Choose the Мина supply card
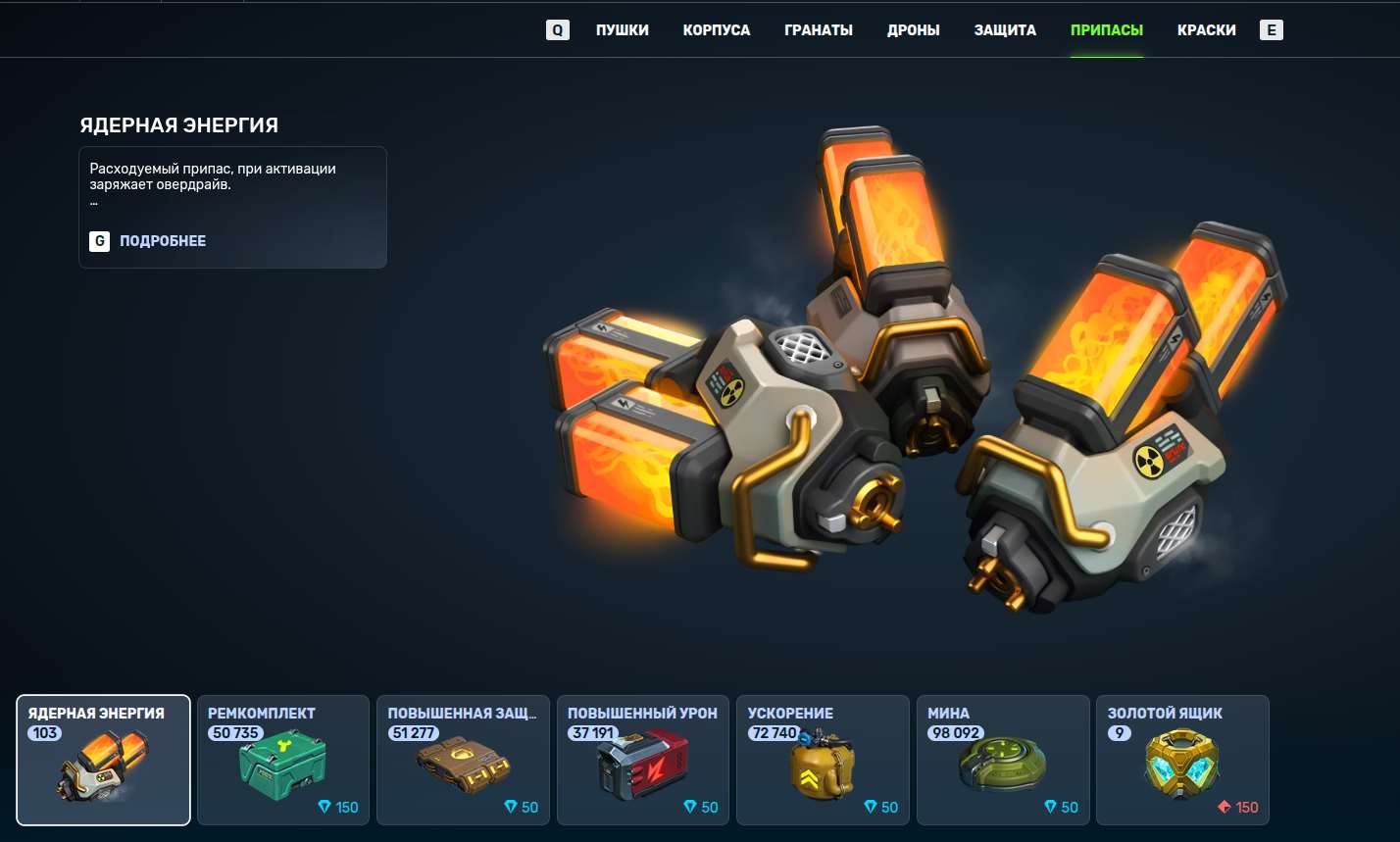This screenshot has width=1400, height=842. (1002, 760)
